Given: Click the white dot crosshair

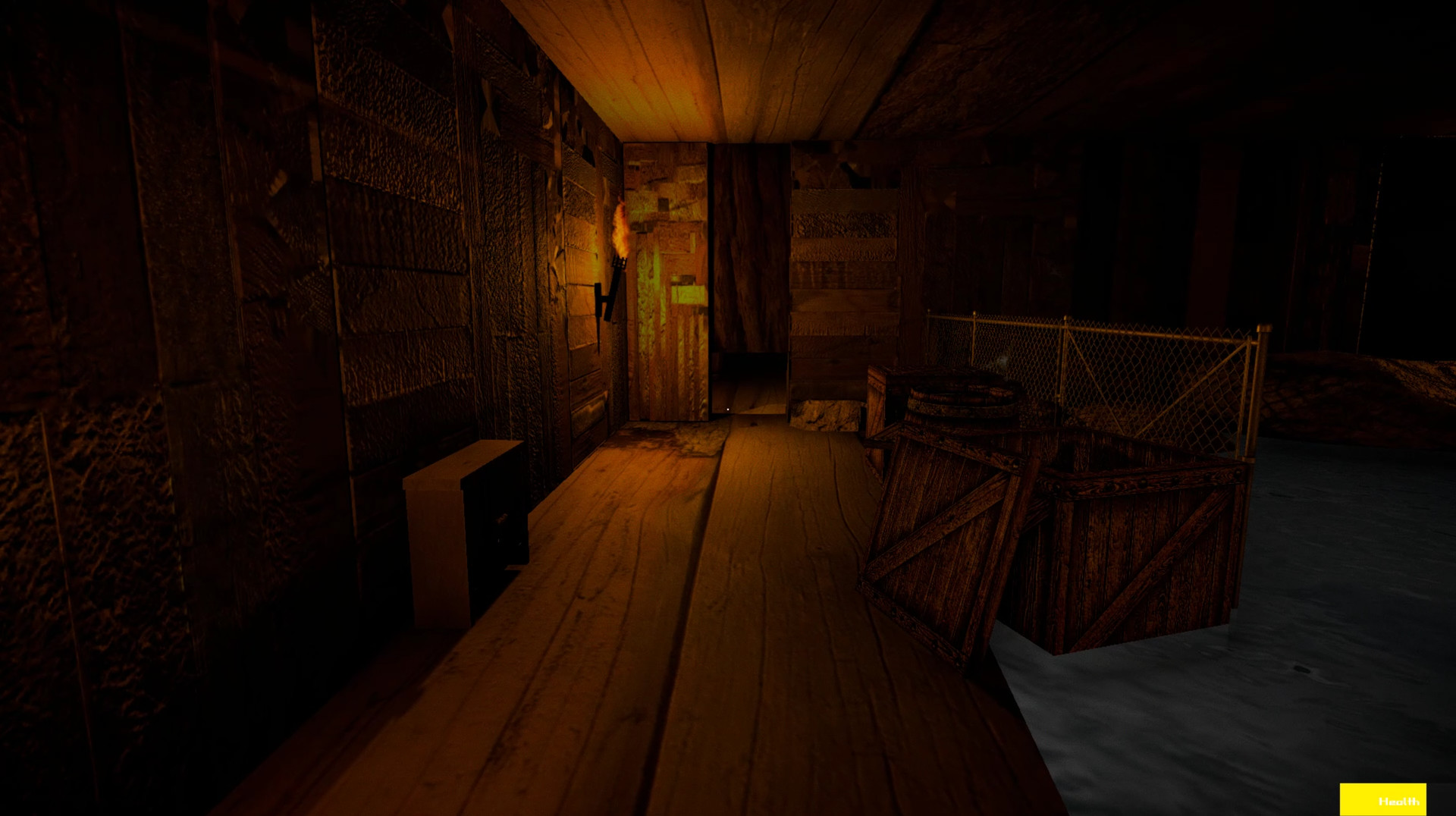Looking at the screenshot, I should click(726, 408).
